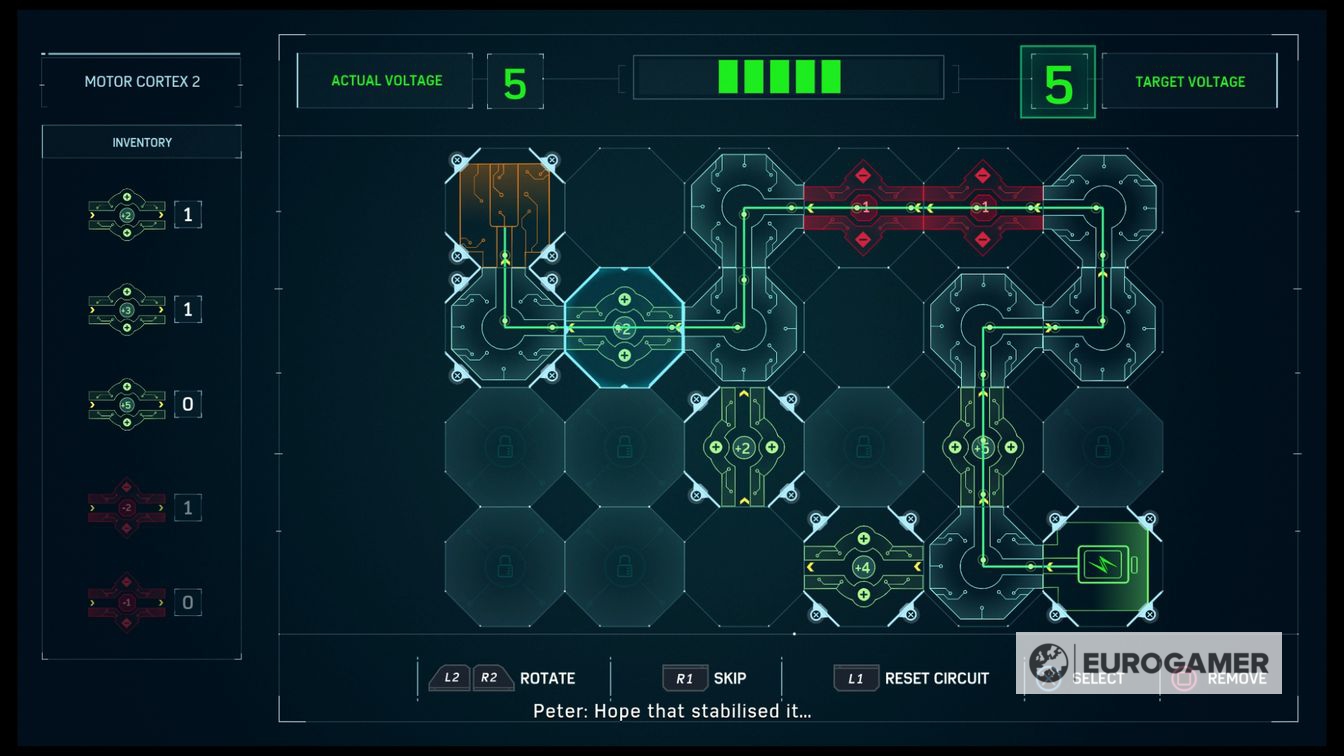Pick the +3 voltage piece from inventory

127,309
